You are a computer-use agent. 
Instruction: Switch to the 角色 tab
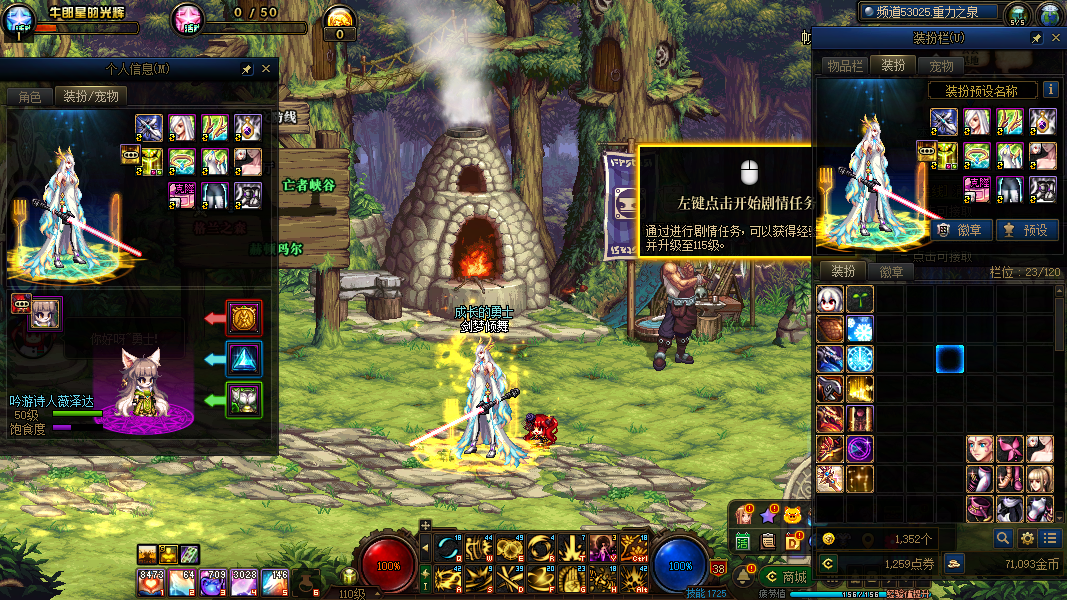point(30,97)
